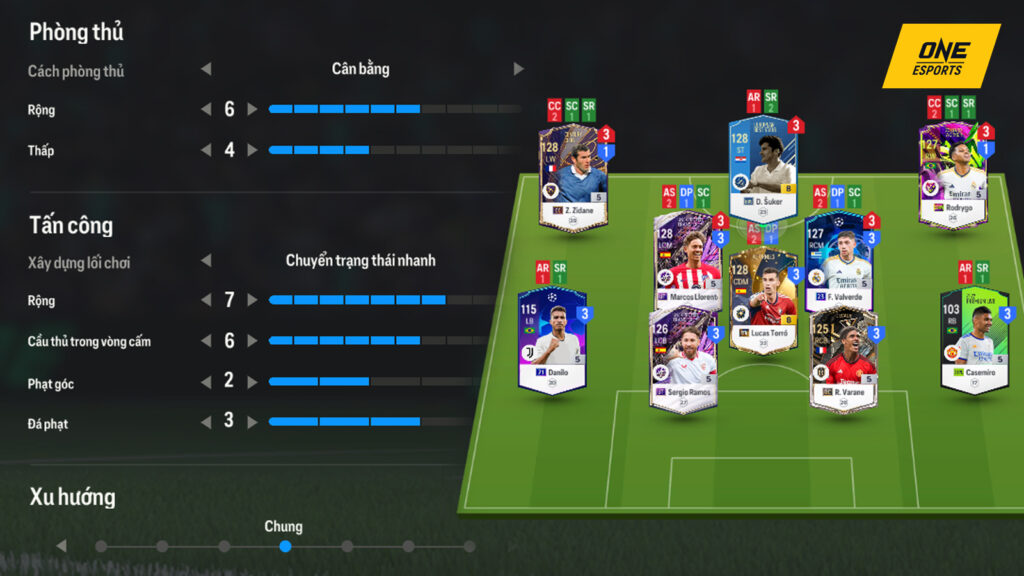Move Xu hướng selector left with arrow
The height and width of the screenshot is (576, 1024).
click(62, 546)
